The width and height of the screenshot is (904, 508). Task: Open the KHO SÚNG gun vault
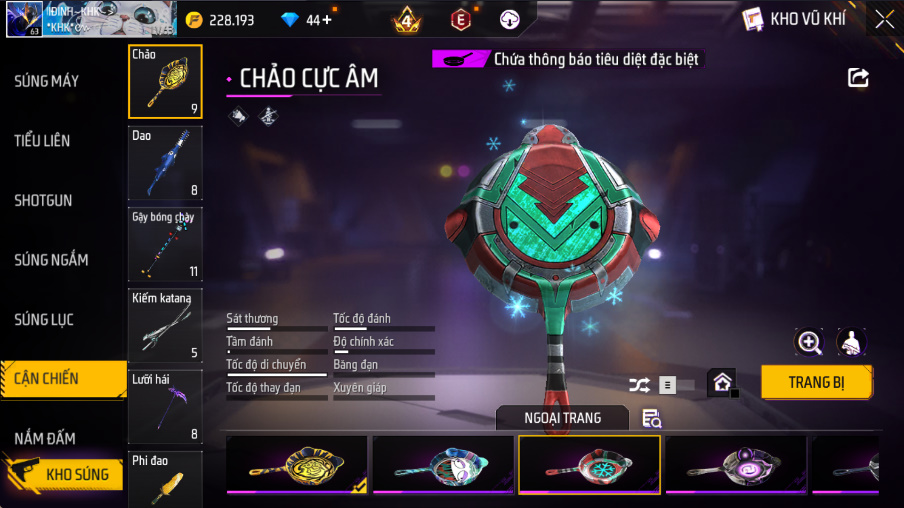click(x=64, y=474)
